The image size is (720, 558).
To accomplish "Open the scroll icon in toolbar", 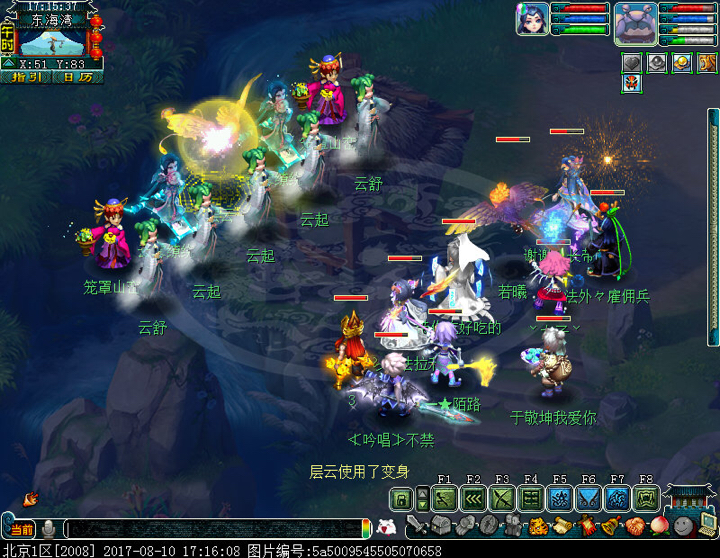I will point(563,525).
